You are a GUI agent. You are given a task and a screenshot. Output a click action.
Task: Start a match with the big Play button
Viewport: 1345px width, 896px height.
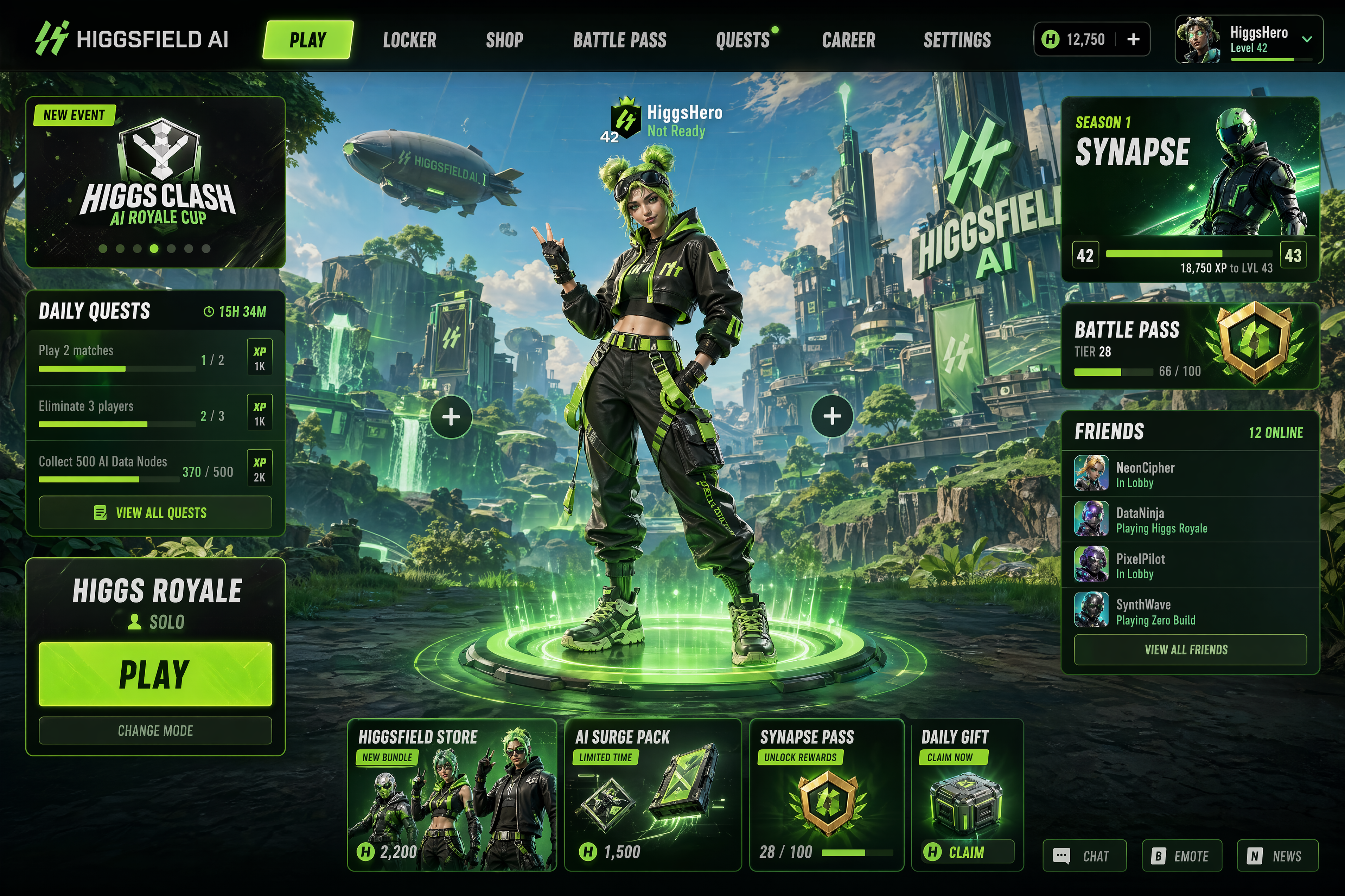click(155, 674)
